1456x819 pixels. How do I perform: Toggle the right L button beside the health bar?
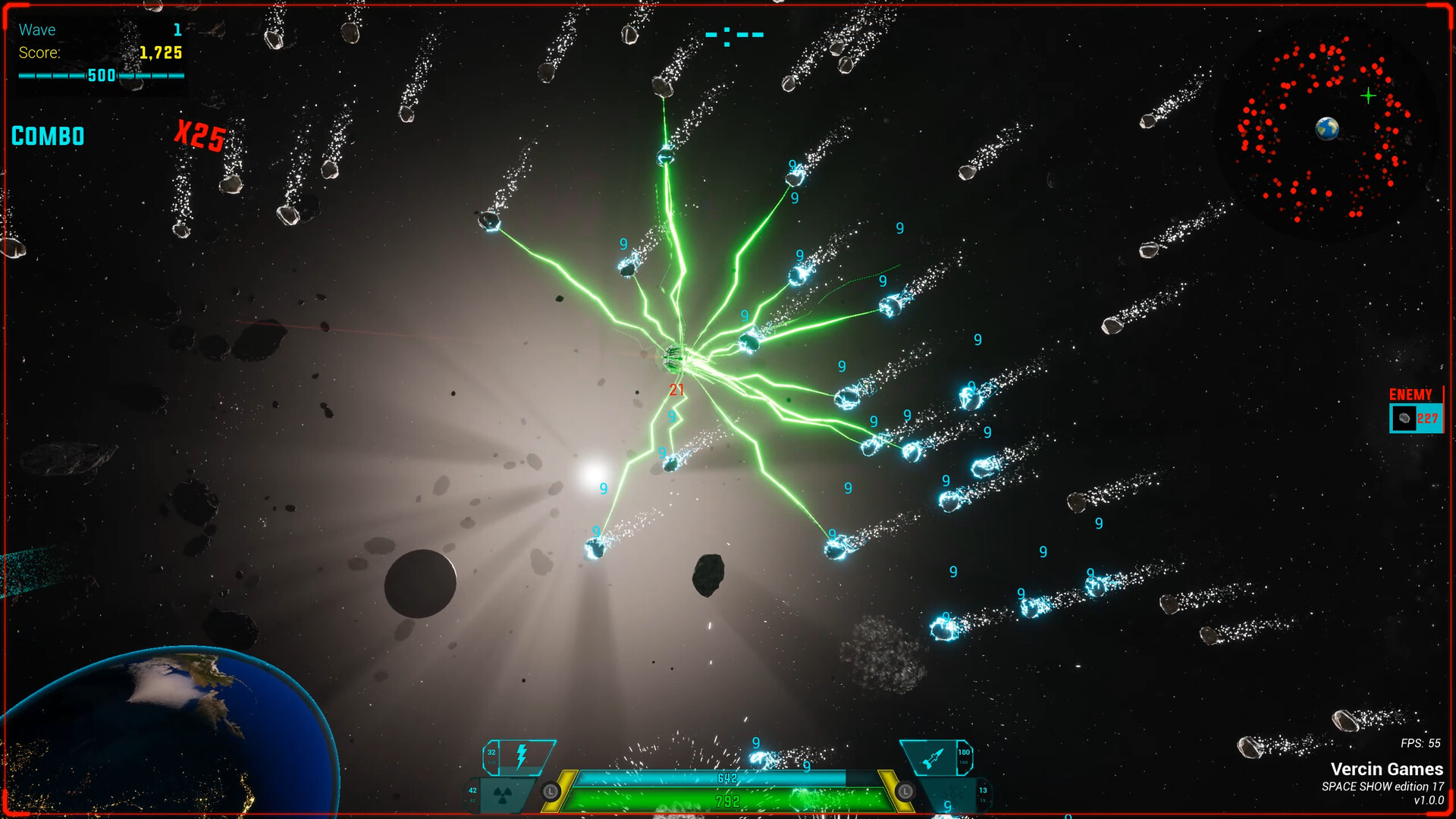click(x=905, y=791)
